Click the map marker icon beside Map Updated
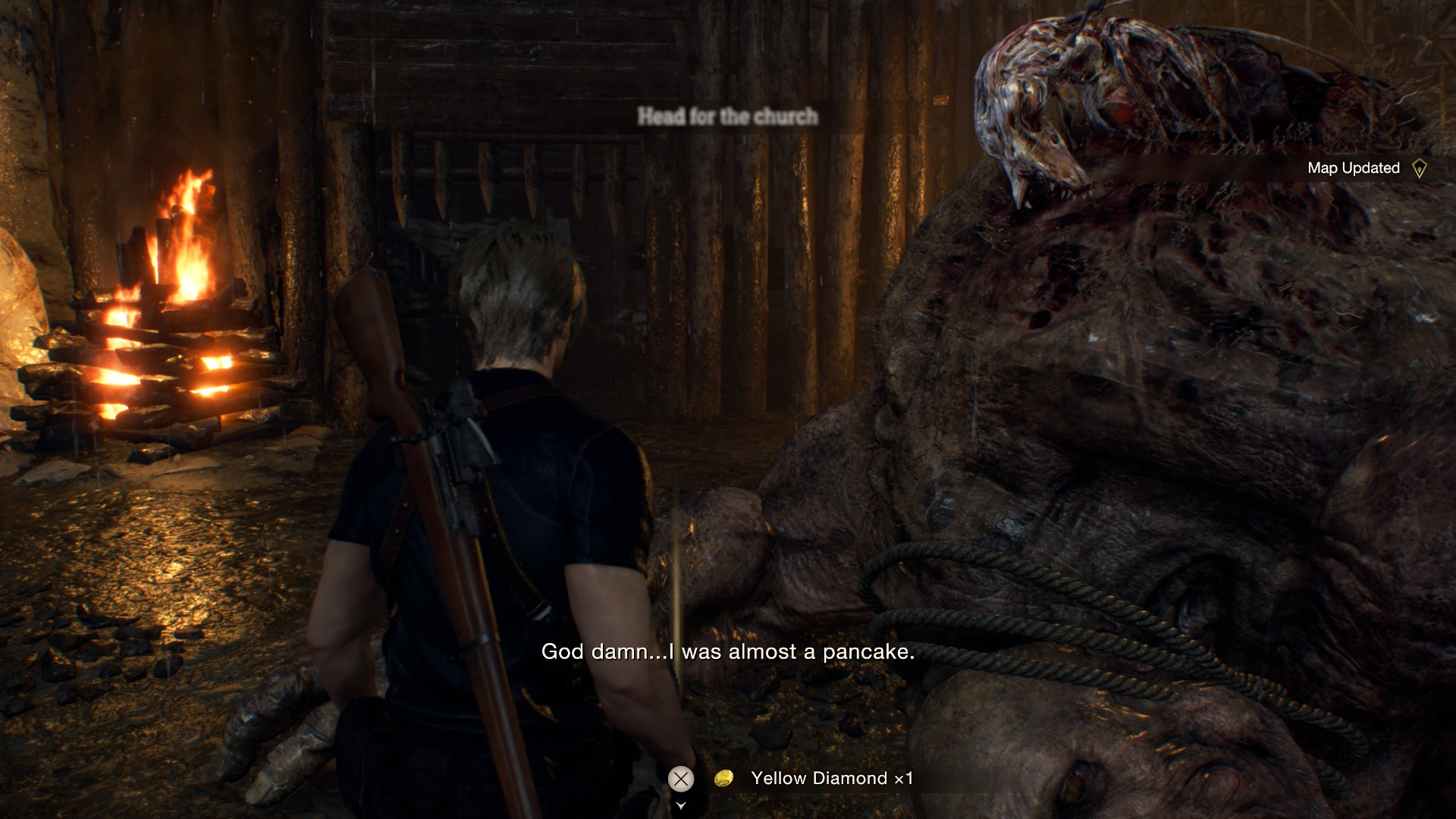The height and width of the screenshot is (819, 1456). pyautogui.click(x=1420, y=168)
